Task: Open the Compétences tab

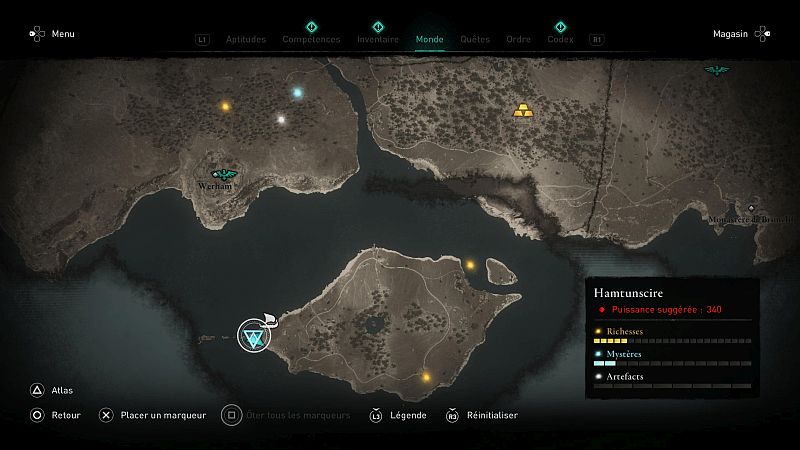Action: pos(311,40)
